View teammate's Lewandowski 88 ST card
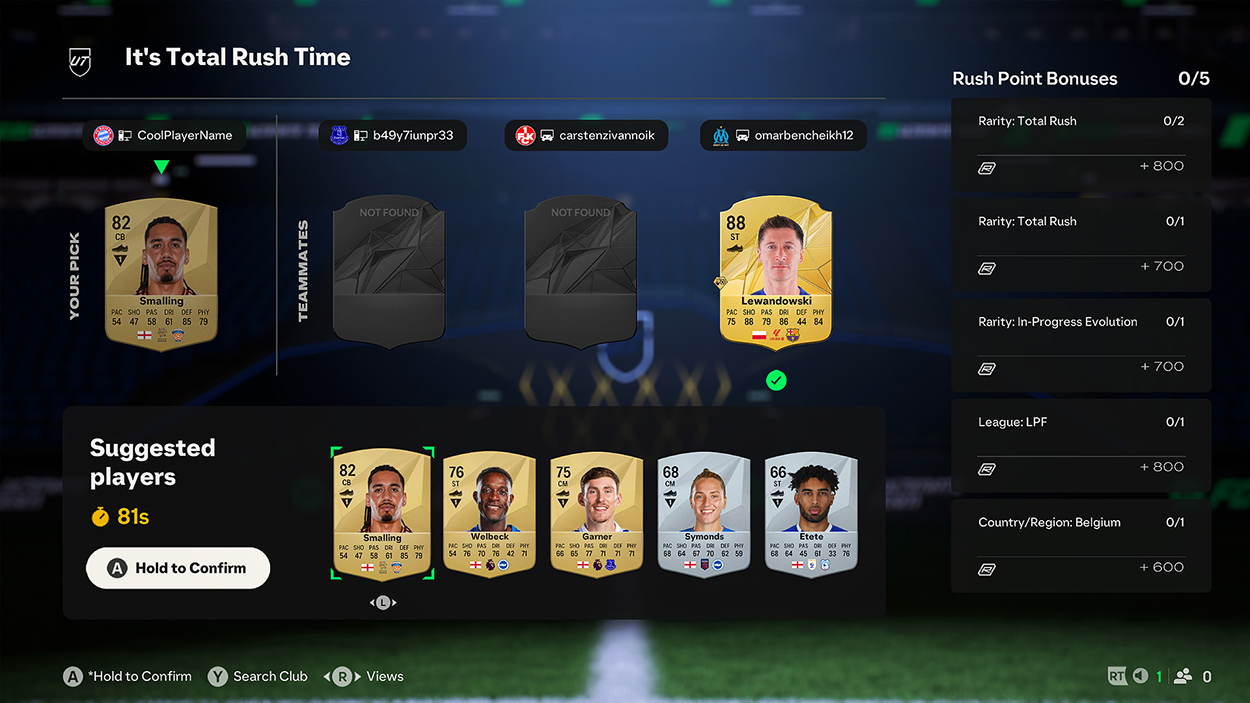 point(775,270)
